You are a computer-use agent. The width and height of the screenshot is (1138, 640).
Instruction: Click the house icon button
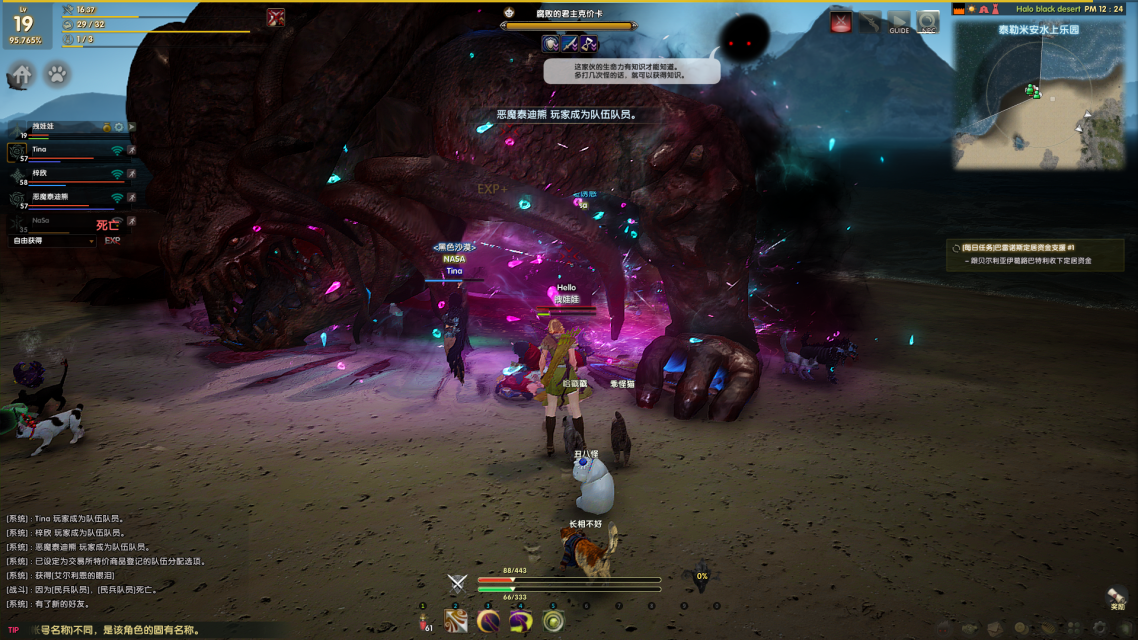(21, 75)
